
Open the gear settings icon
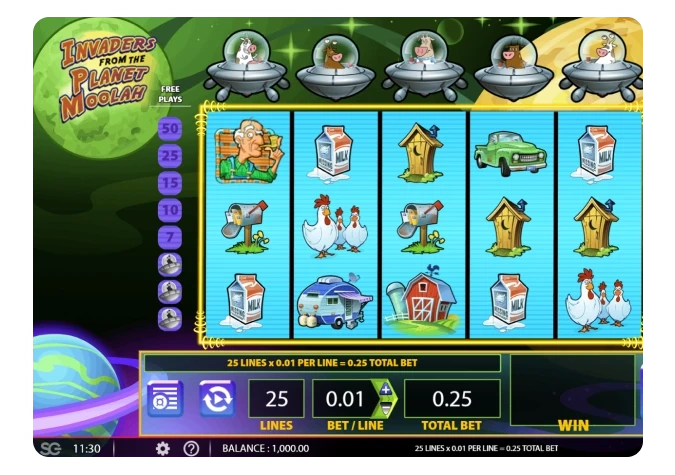163,449
